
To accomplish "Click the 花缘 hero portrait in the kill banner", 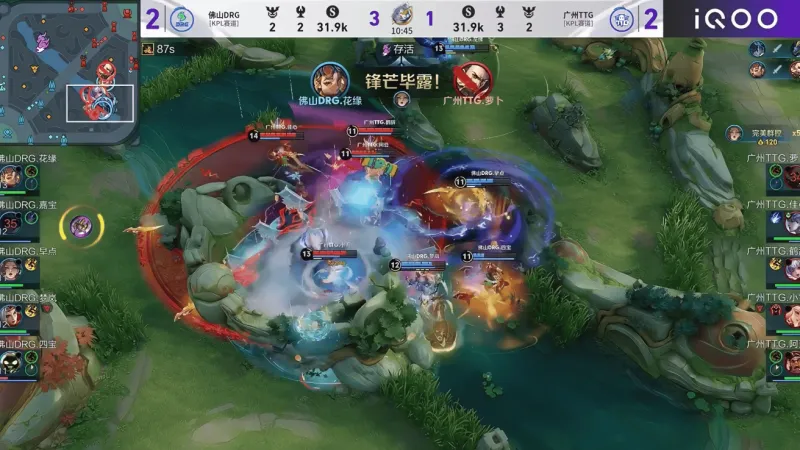I will pos(328,81).
